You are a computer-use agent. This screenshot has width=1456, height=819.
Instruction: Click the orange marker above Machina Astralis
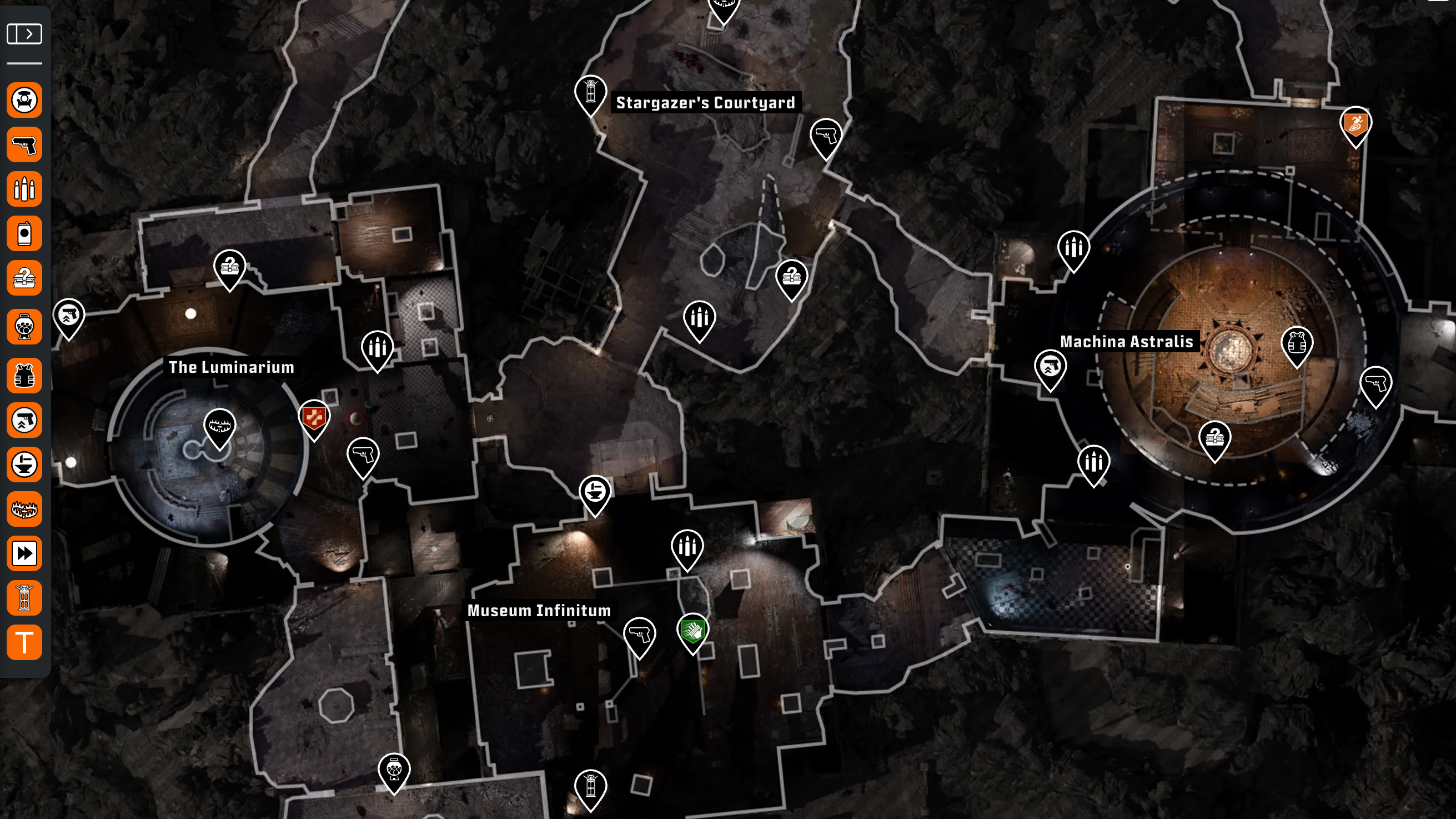(x=1355, y=124)
